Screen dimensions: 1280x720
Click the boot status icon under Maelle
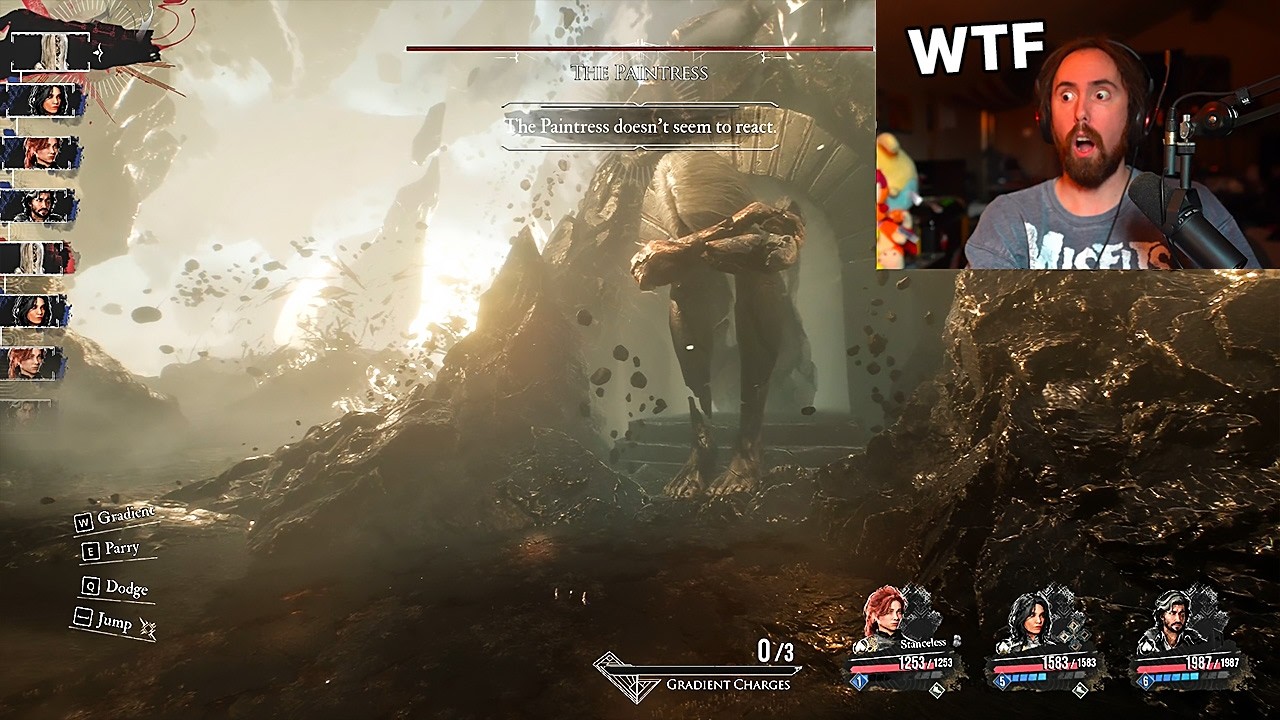pos(938,689)
